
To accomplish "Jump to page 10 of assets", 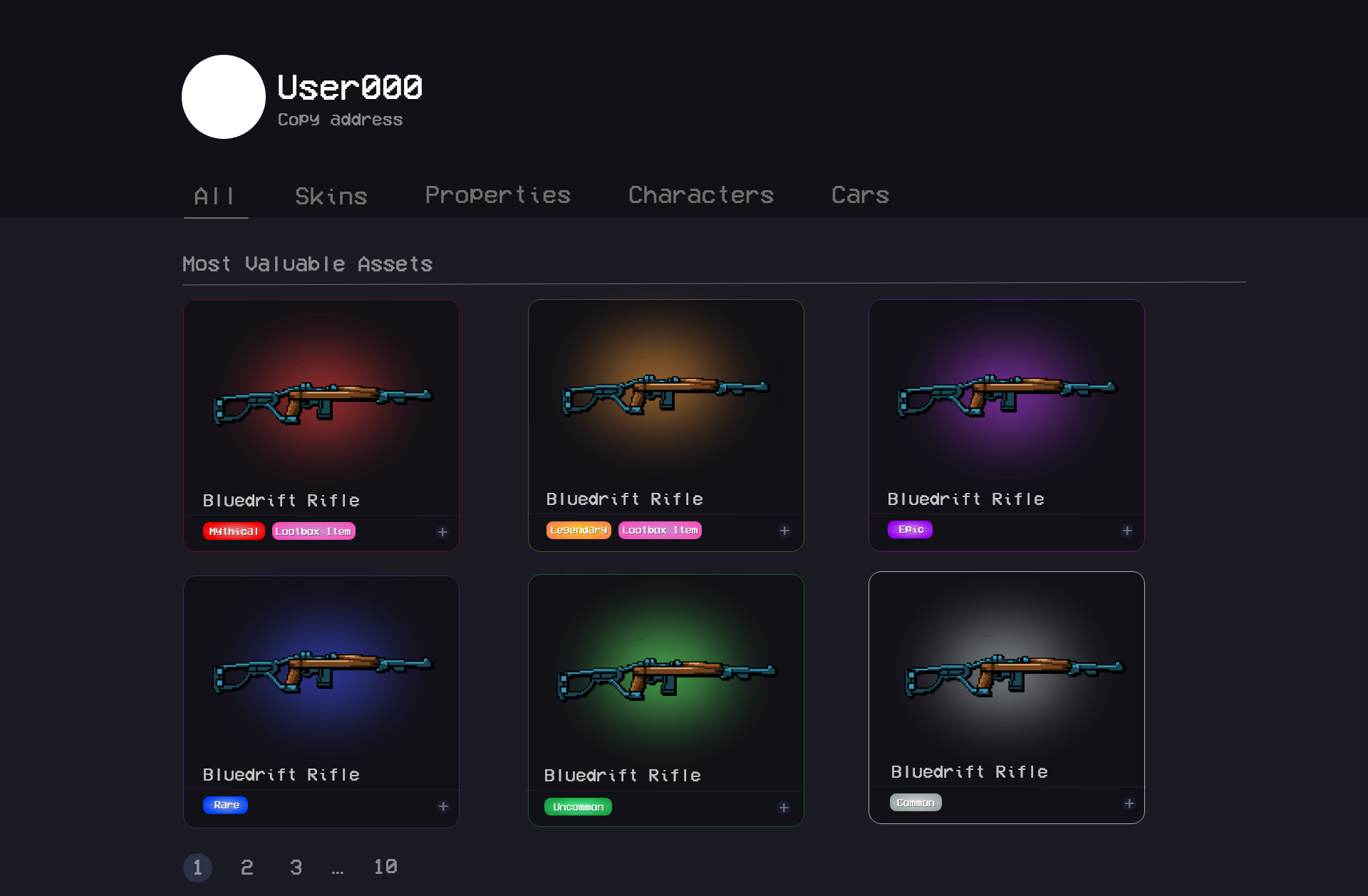I will [x=385, y=868].
